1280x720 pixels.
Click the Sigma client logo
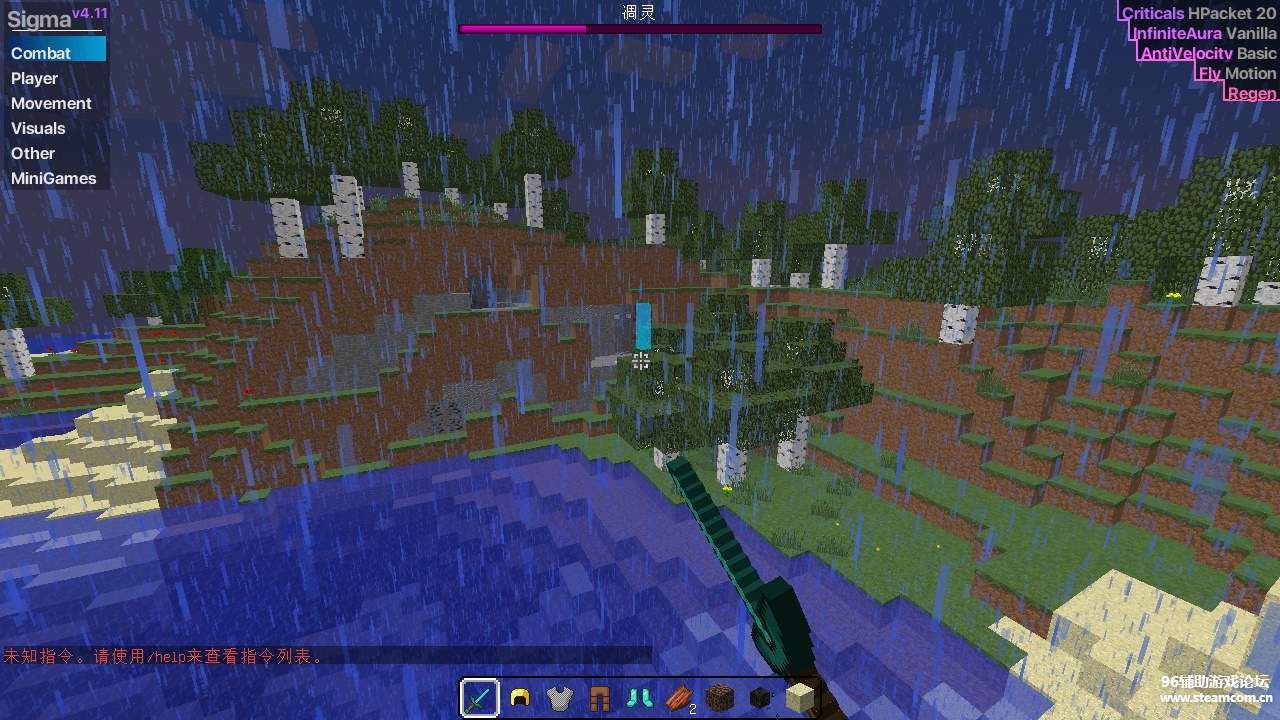pyautogui.click(x=40, y=20)
